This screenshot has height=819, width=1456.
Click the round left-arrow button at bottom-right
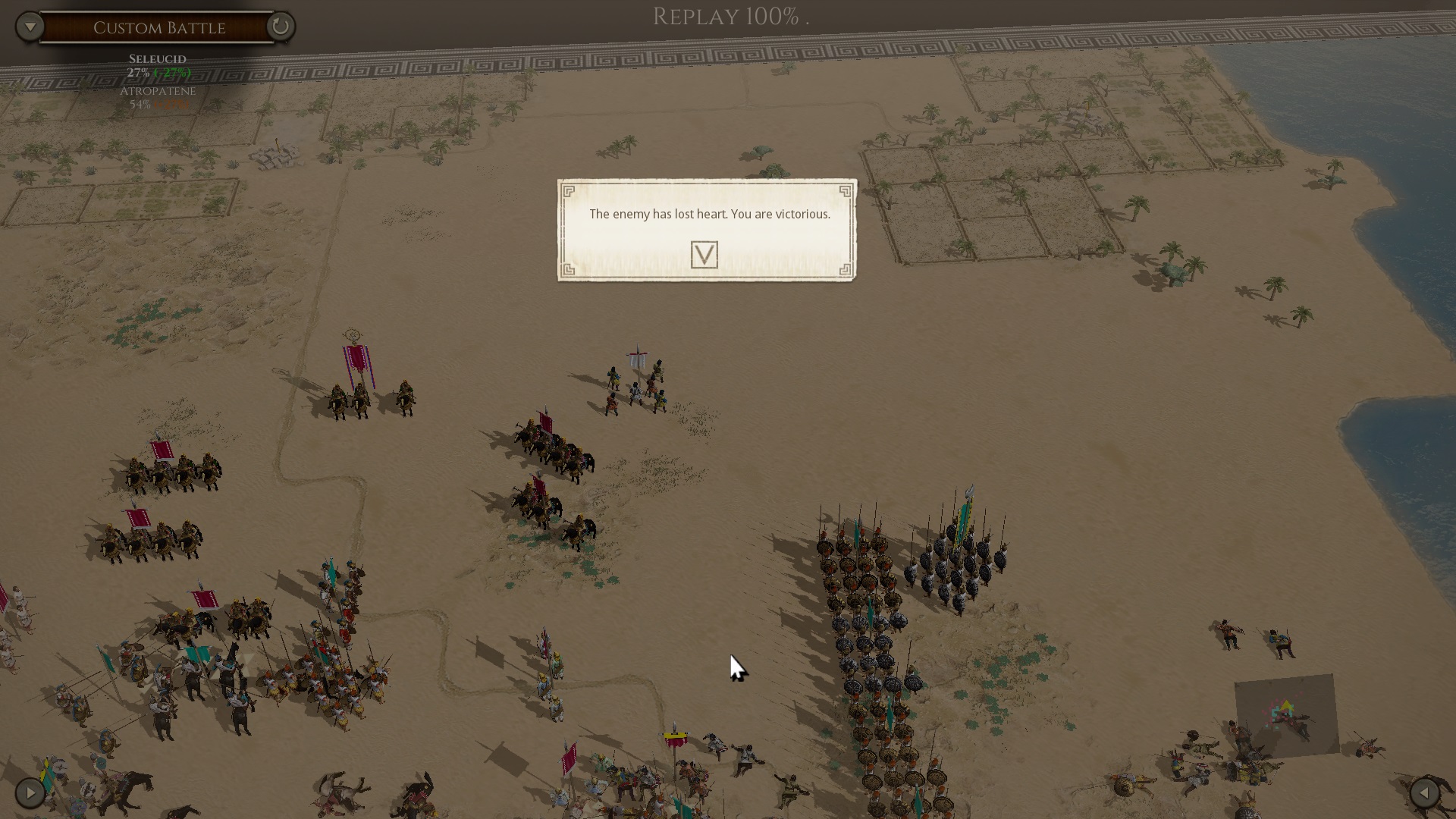click(1424, 793)
